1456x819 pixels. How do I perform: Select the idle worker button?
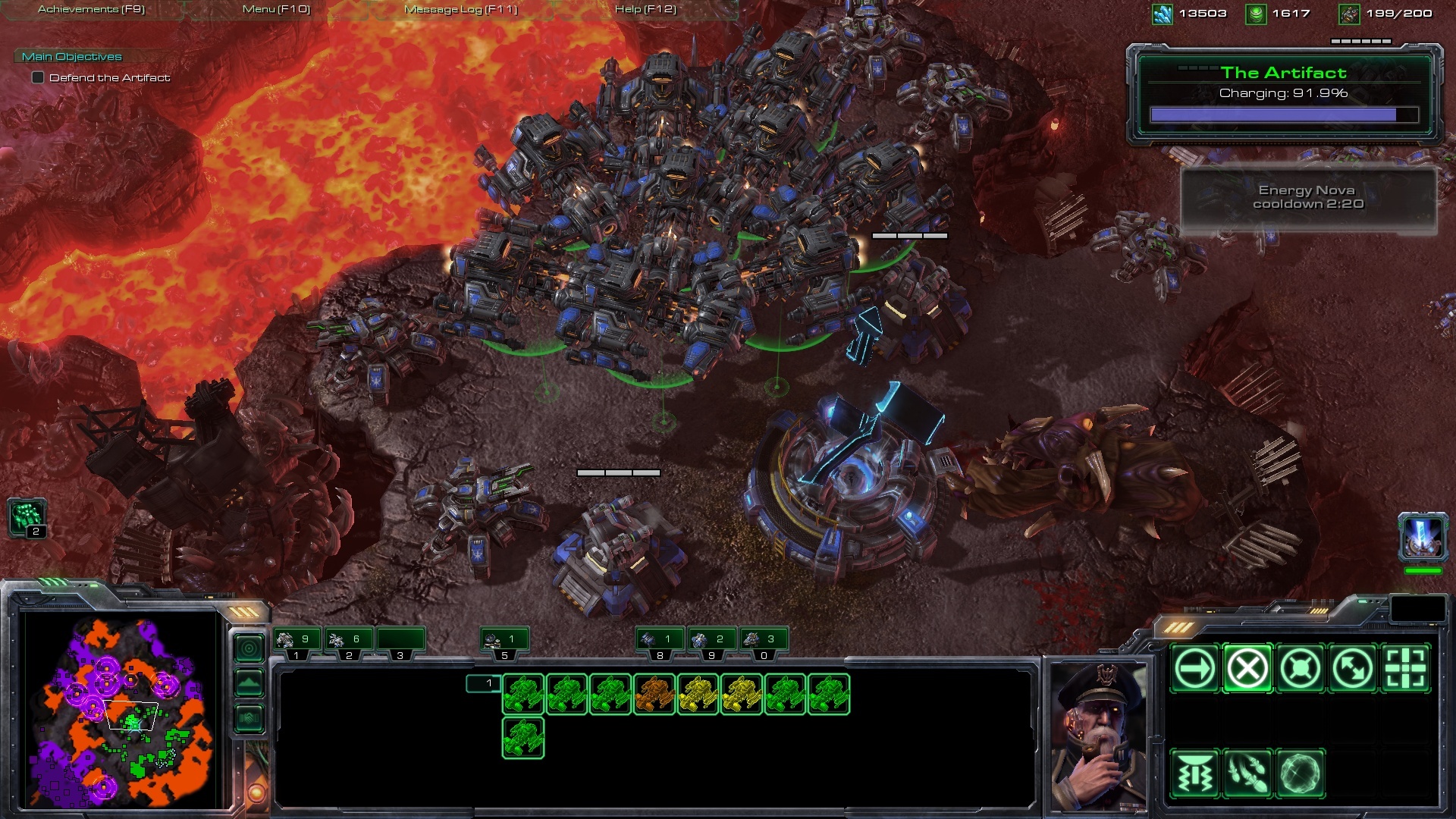click(27, 519)
